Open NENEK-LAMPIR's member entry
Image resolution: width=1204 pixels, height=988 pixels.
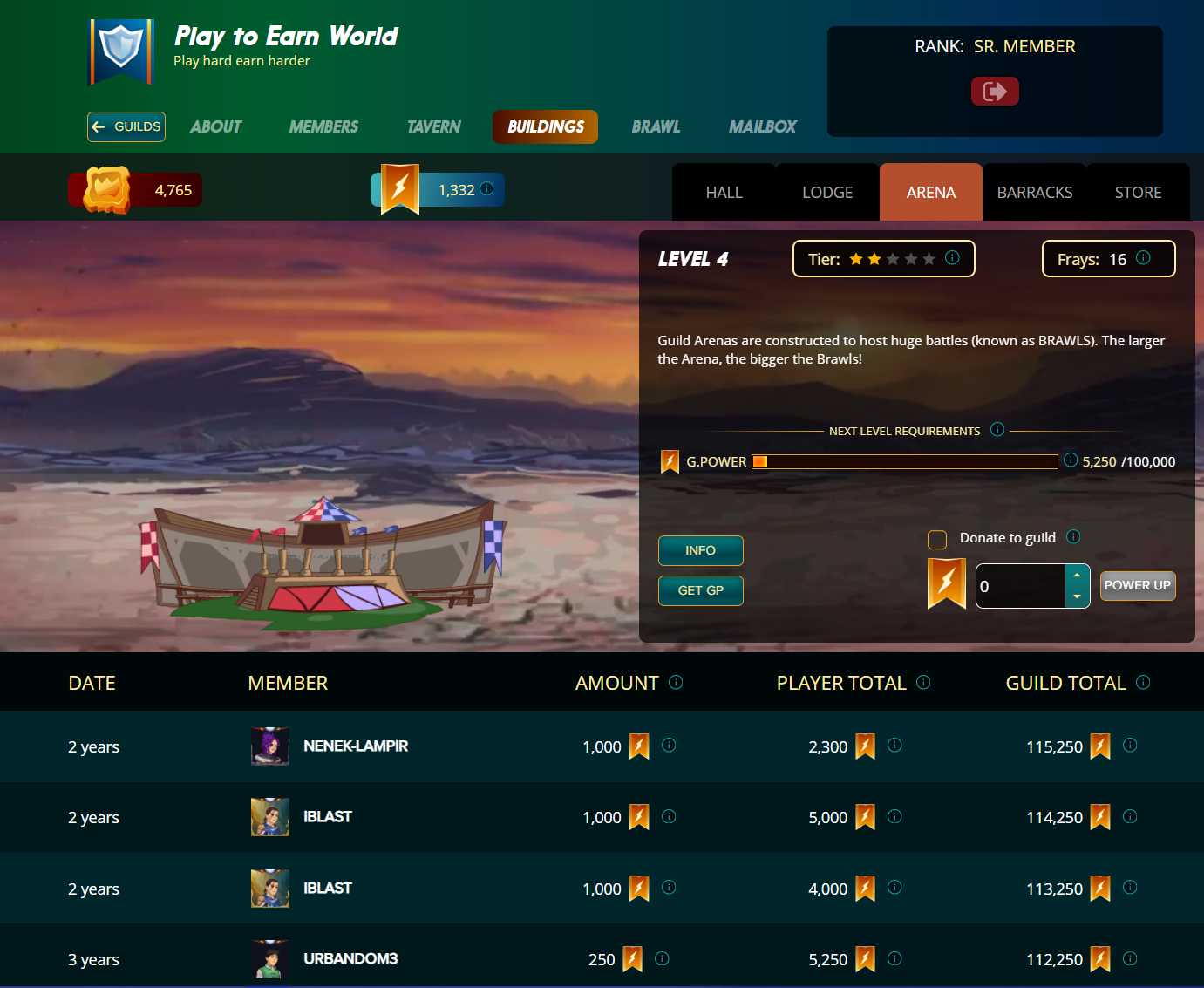355,746
